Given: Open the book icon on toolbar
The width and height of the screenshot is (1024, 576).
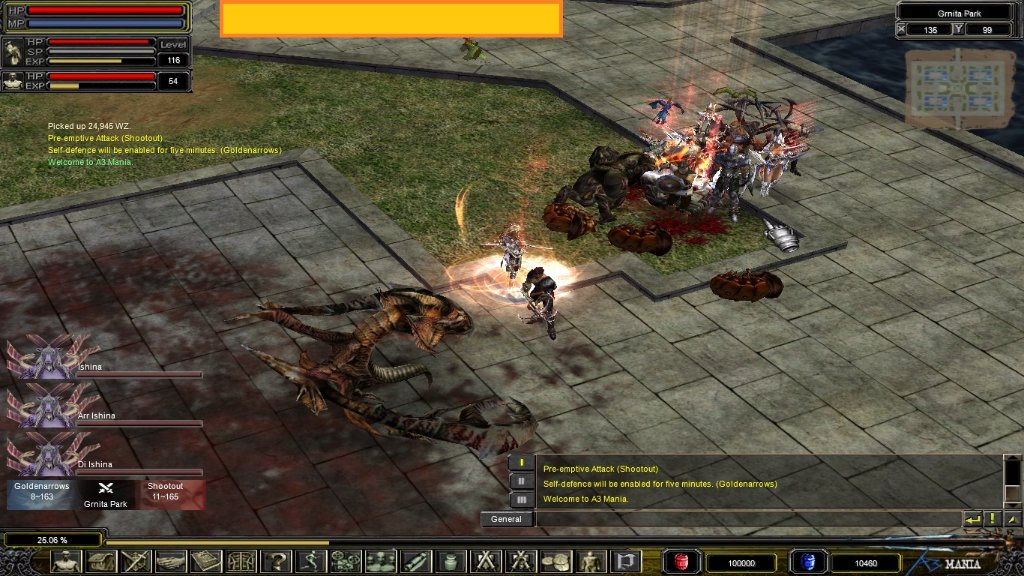Looking at the screenshot, I should pos(205,562).
